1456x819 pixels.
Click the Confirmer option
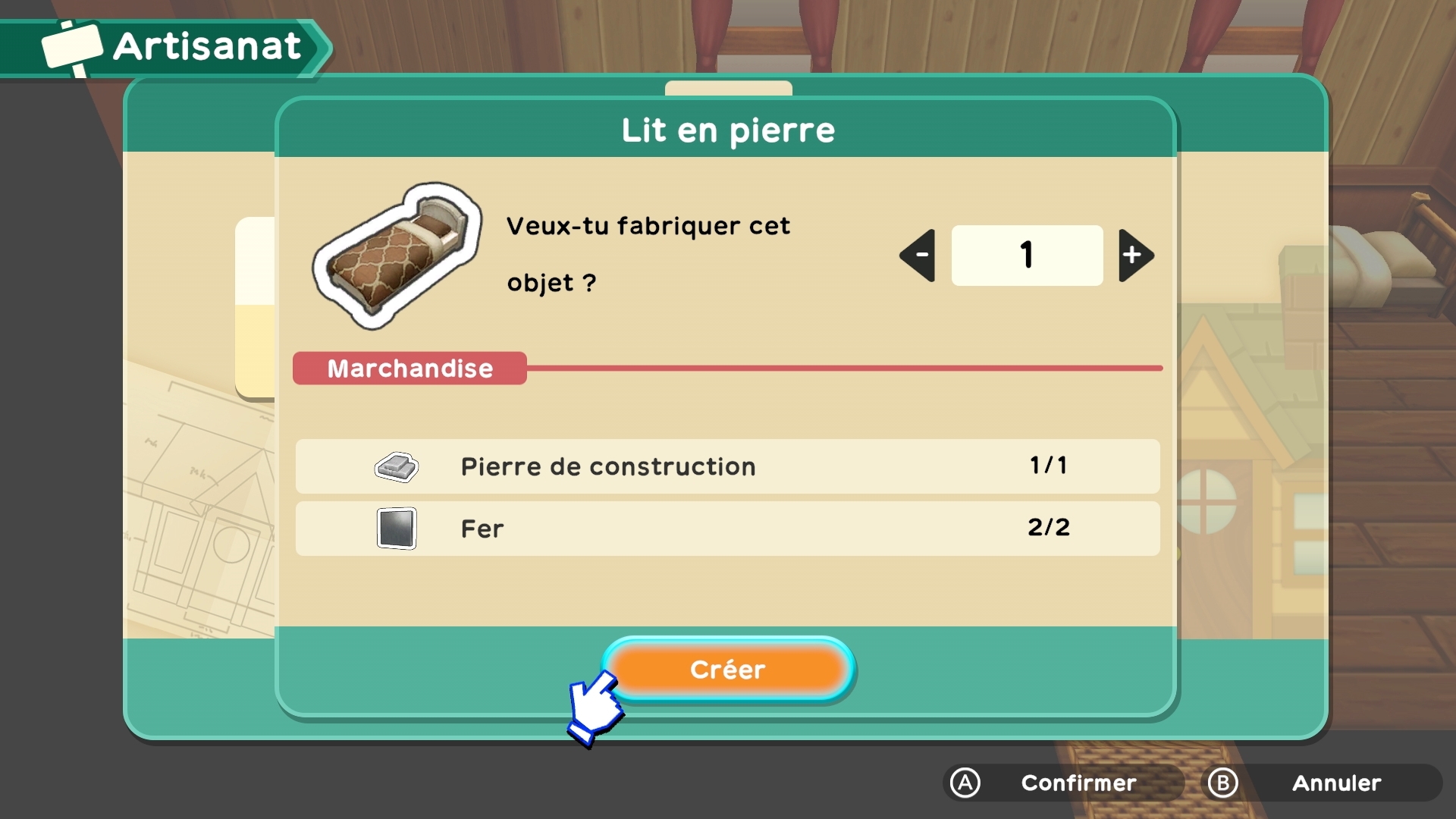(x=1062, y=783)
